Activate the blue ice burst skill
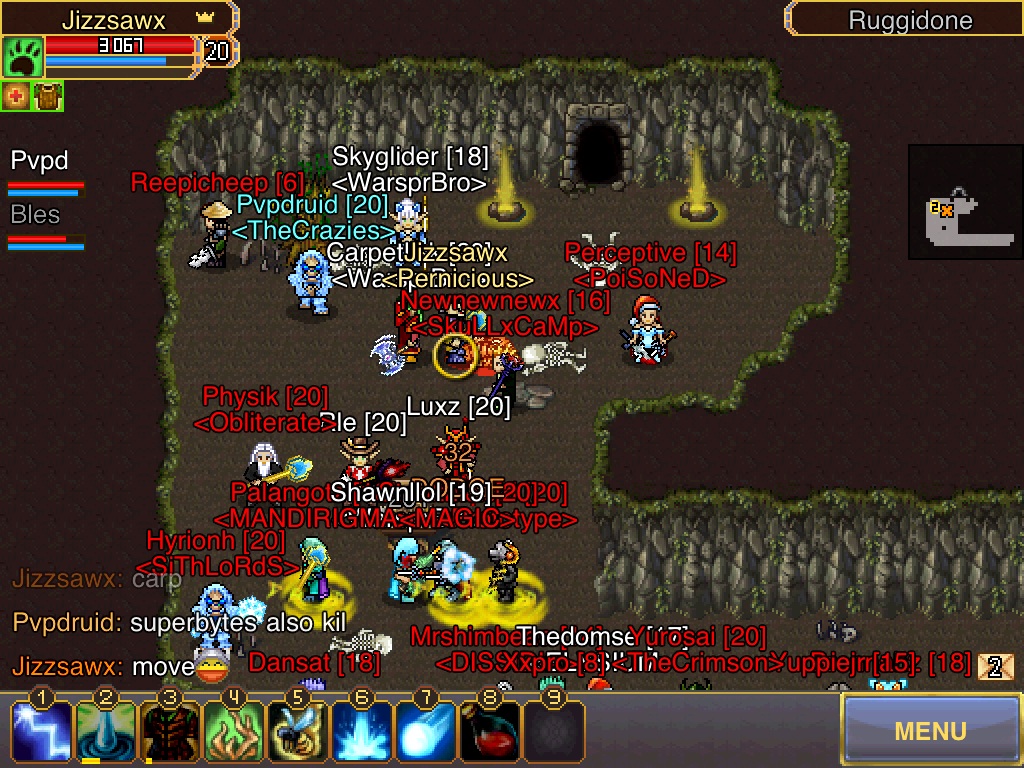Image resolution: width=1024 pixels, height=768 pixels. point(362,730)
